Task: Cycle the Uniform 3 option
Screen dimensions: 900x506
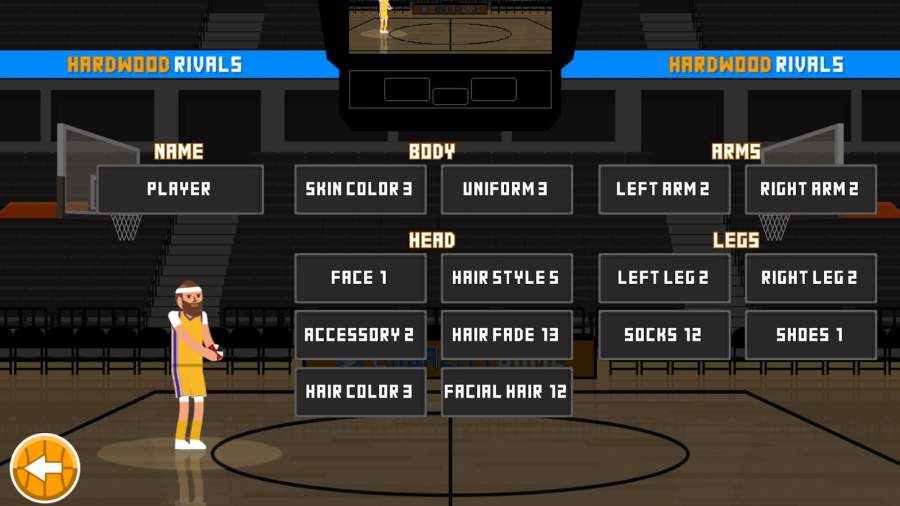Action: [507, 189]
